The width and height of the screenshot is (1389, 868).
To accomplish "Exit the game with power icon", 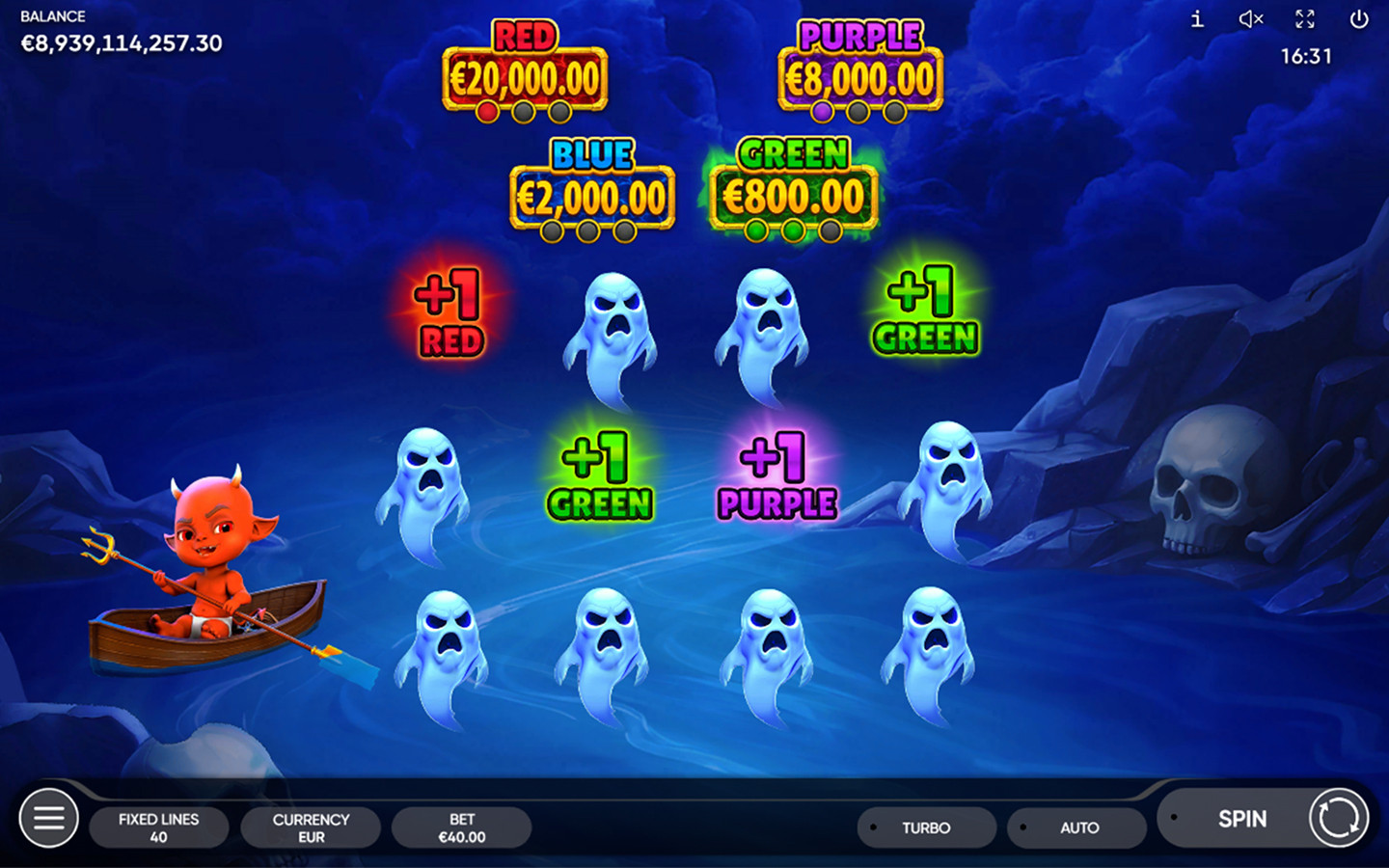I will 1359,19.
